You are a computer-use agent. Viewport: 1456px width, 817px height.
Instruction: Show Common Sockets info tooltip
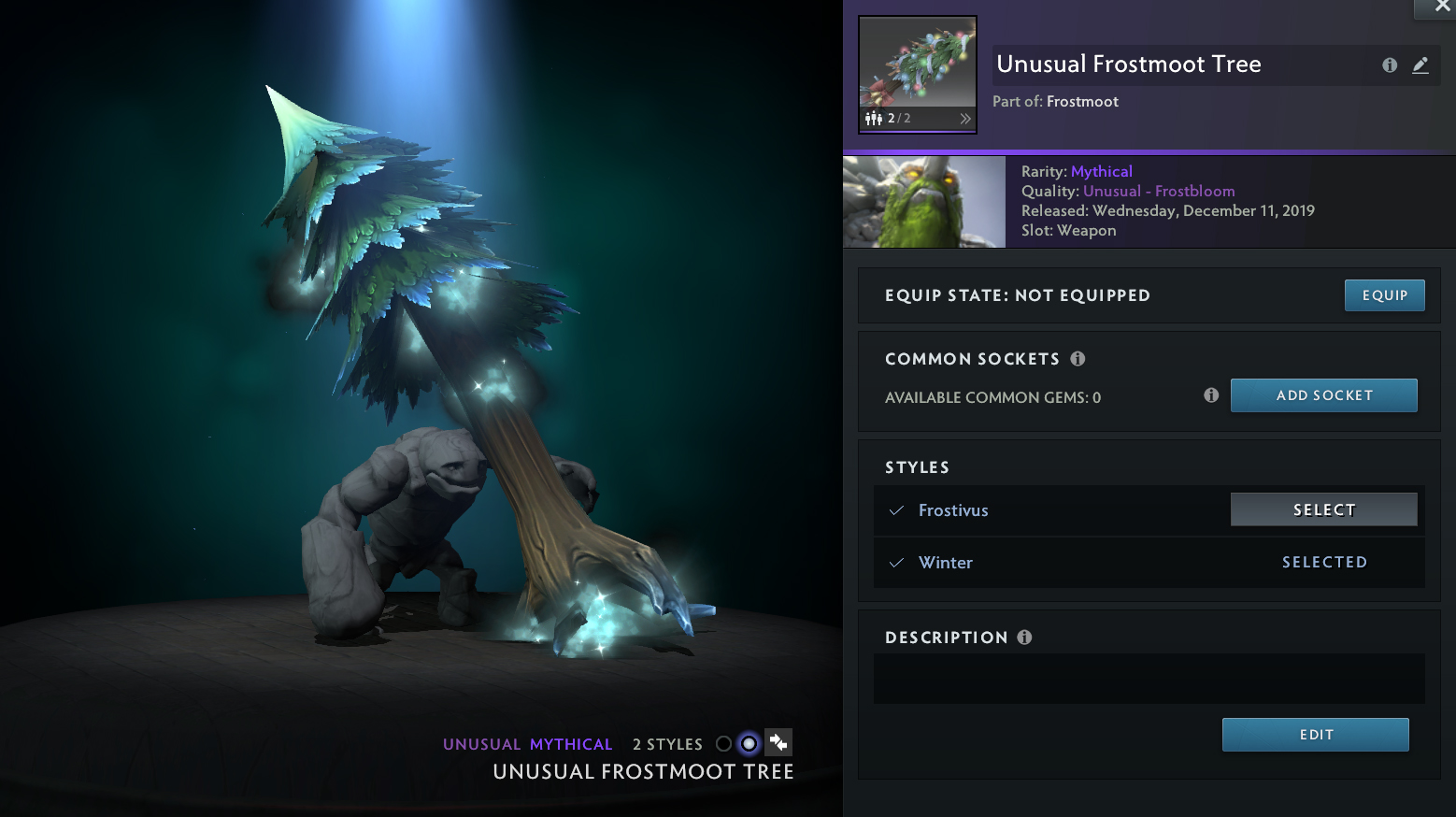click(1078, 359)
